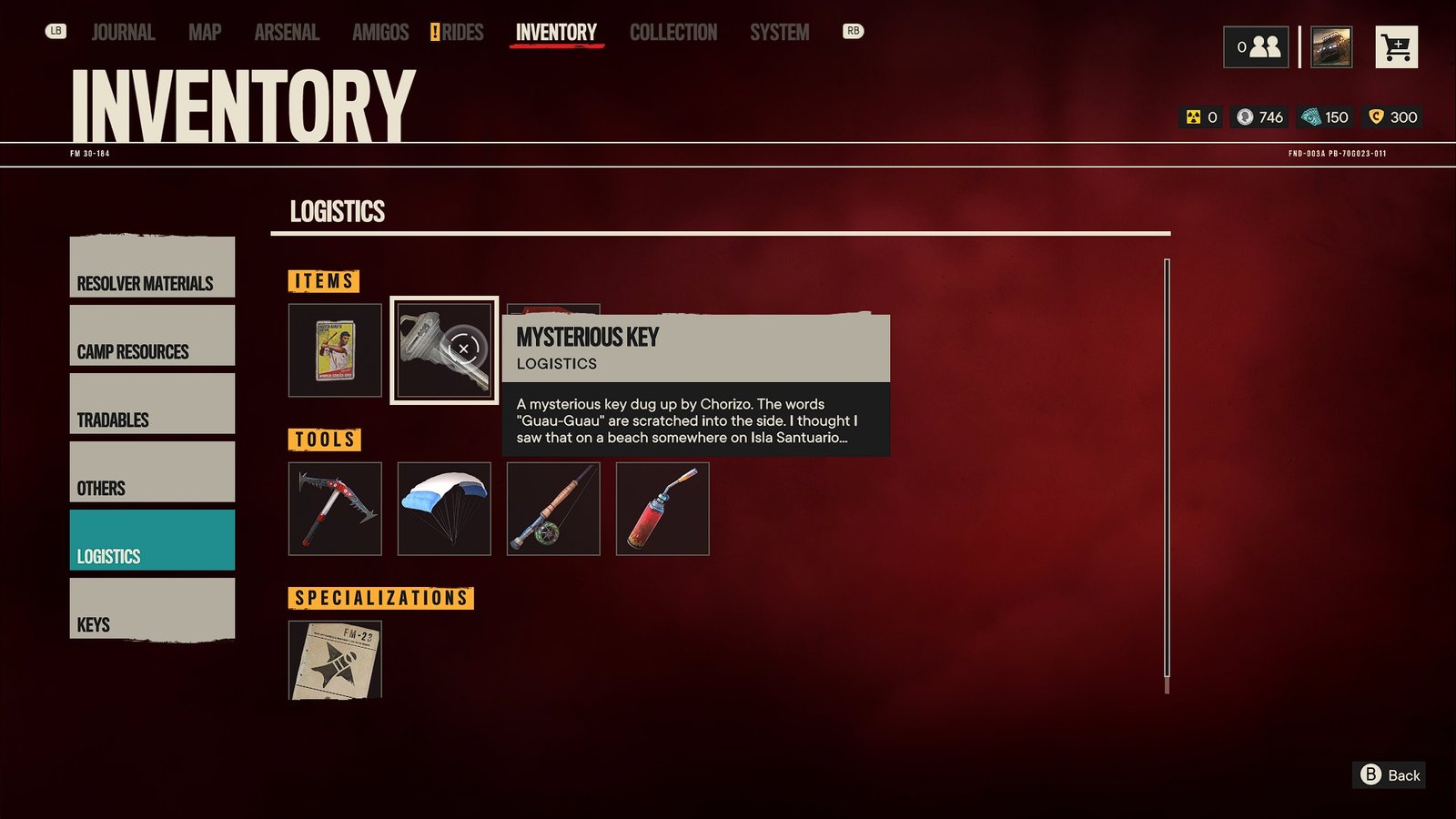
Task: Go to the Arsenal tab
Action: 287,33
